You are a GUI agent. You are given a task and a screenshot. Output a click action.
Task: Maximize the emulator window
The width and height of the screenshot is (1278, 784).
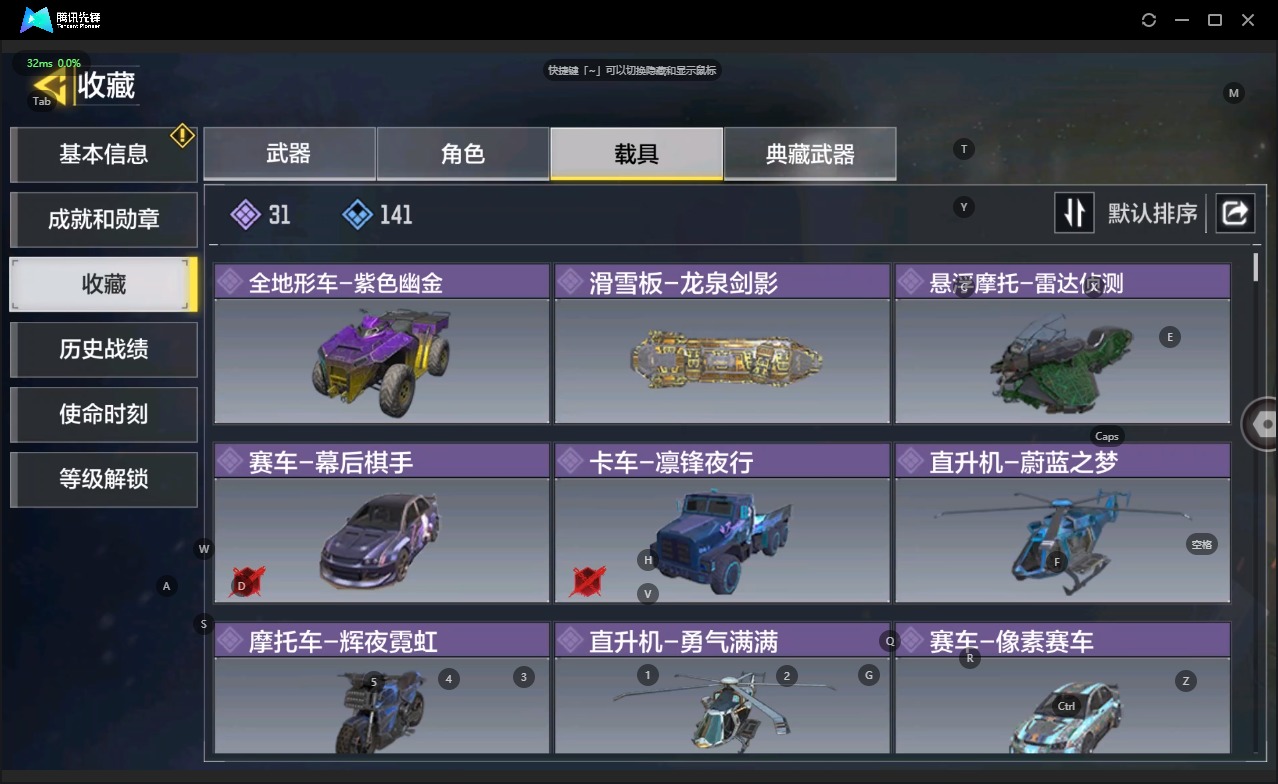tap(1215, 20)
